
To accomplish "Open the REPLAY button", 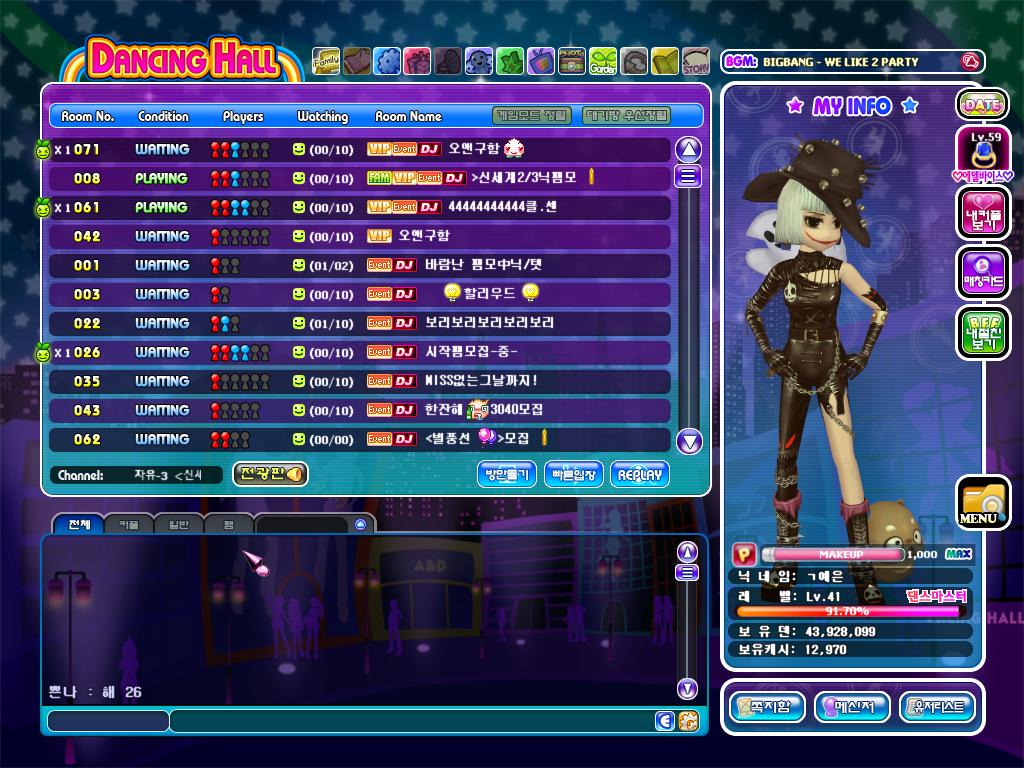I will point(639,474).
